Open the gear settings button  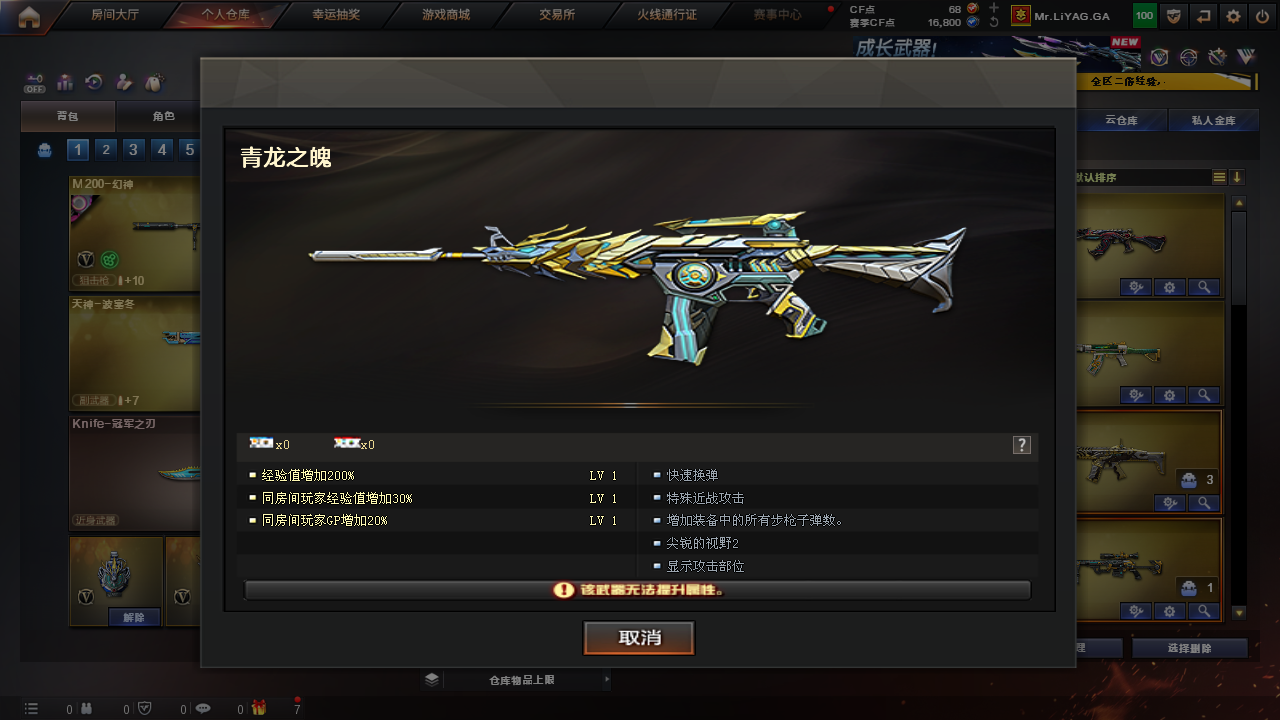tap(1233, 16)
